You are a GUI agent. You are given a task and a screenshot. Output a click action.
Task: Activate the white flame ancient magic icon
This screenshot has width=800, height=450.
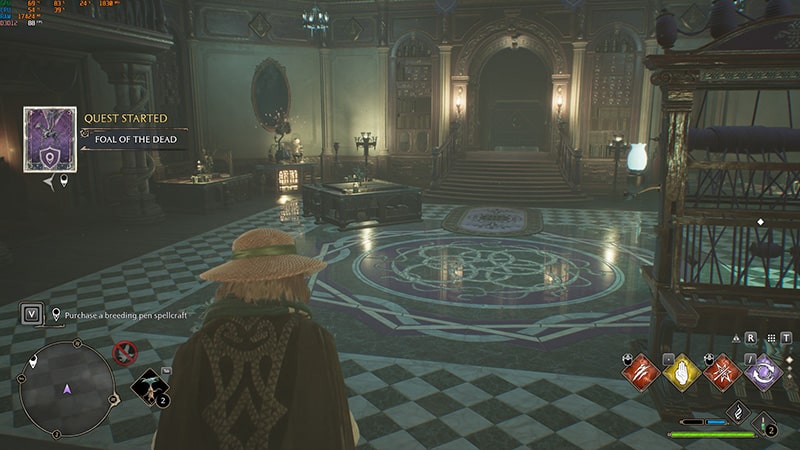737,411
